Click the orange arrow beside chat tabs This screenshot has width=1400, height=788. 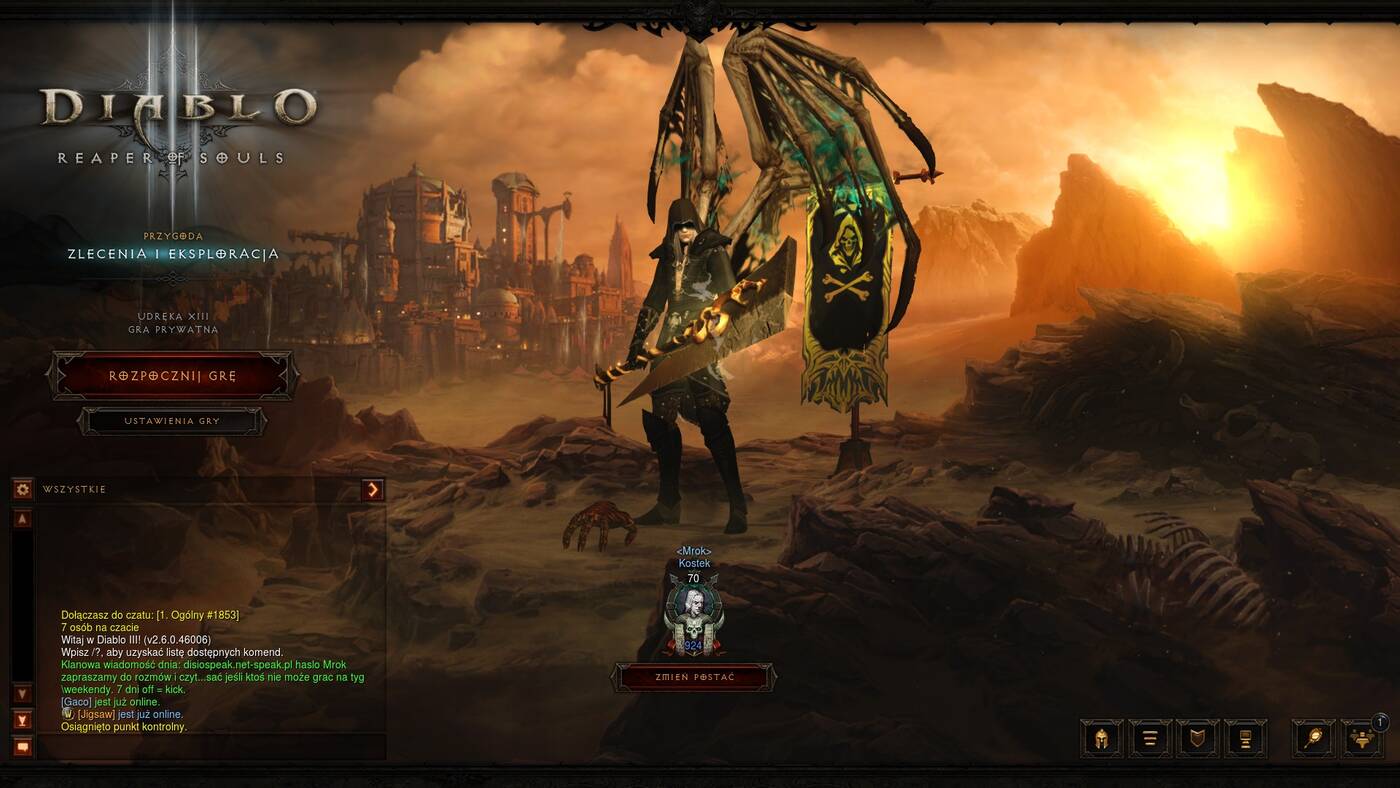373,489
